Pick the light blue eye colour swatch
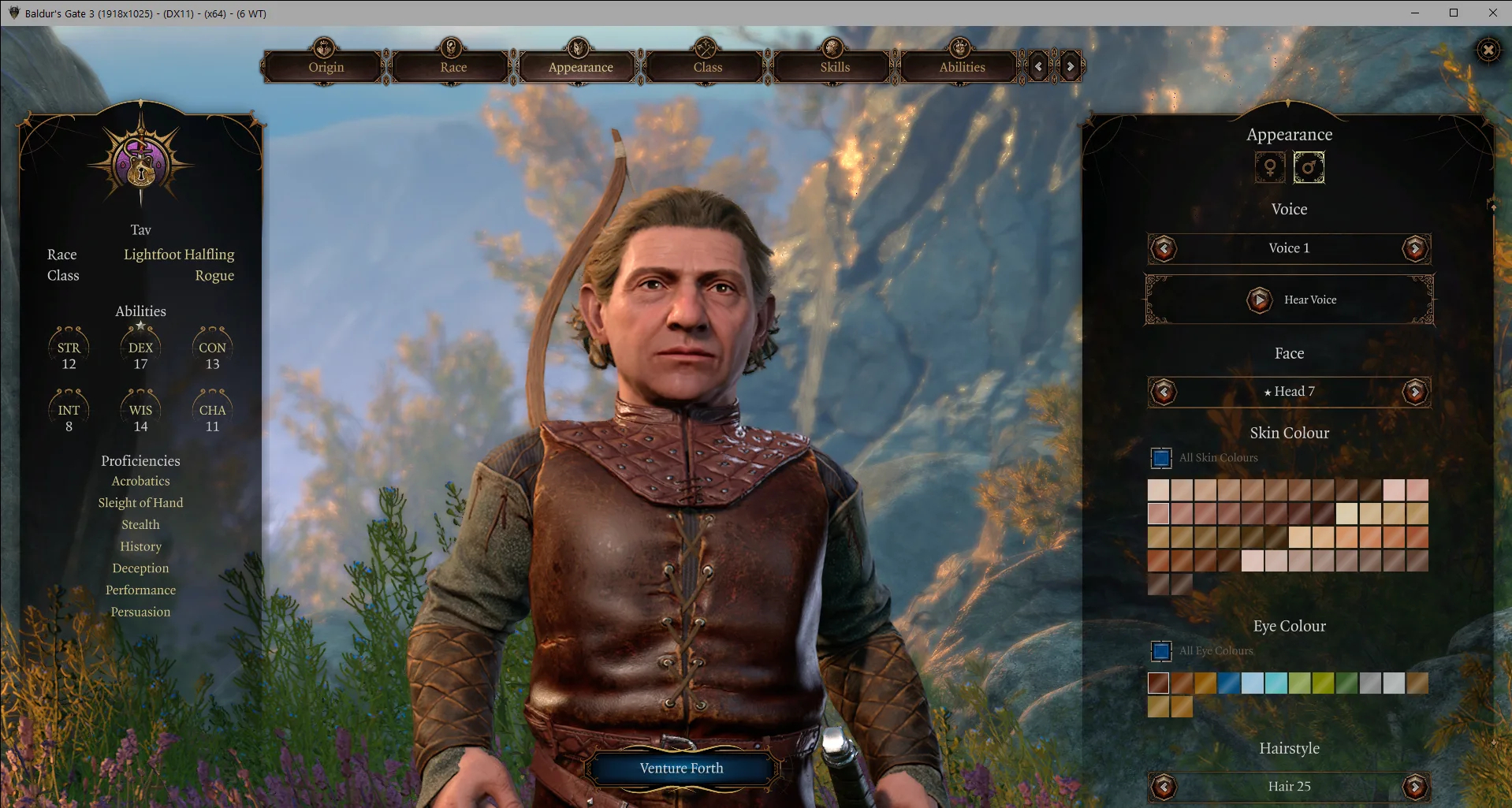The width and height of the screenshot is (1512, 808). 1252,683
